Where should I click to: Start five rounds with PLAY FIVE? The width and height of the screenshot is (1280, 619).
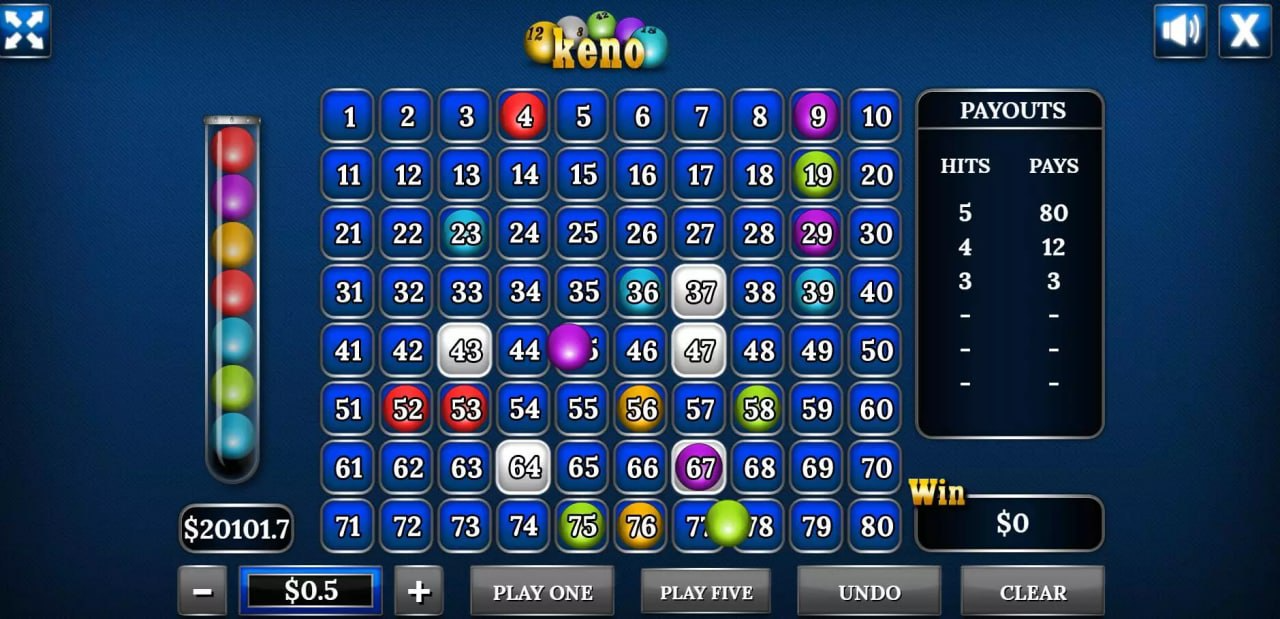(706, 592)
